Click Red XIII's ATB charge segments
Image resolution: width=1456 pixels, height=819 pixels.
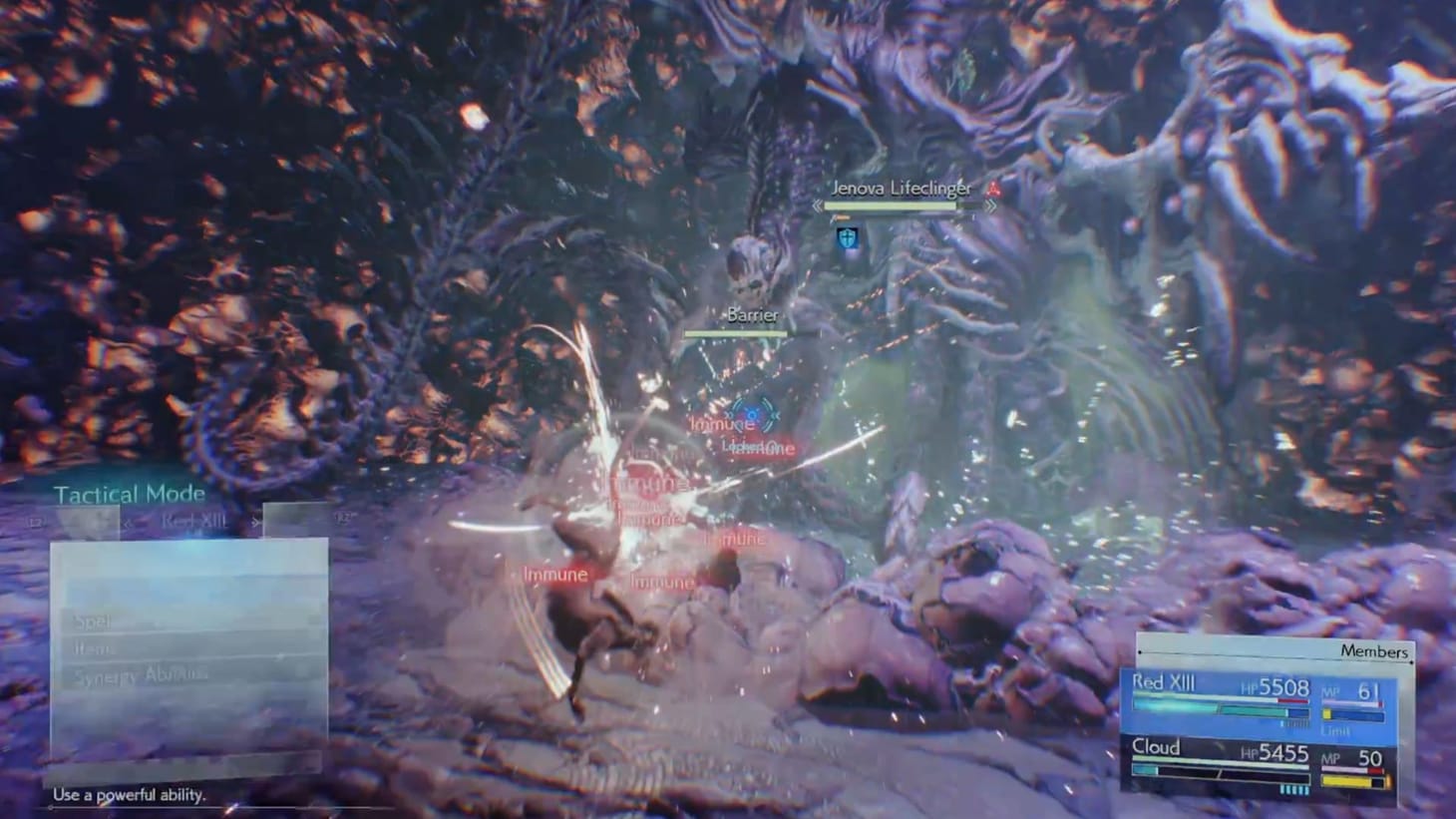1295,723
